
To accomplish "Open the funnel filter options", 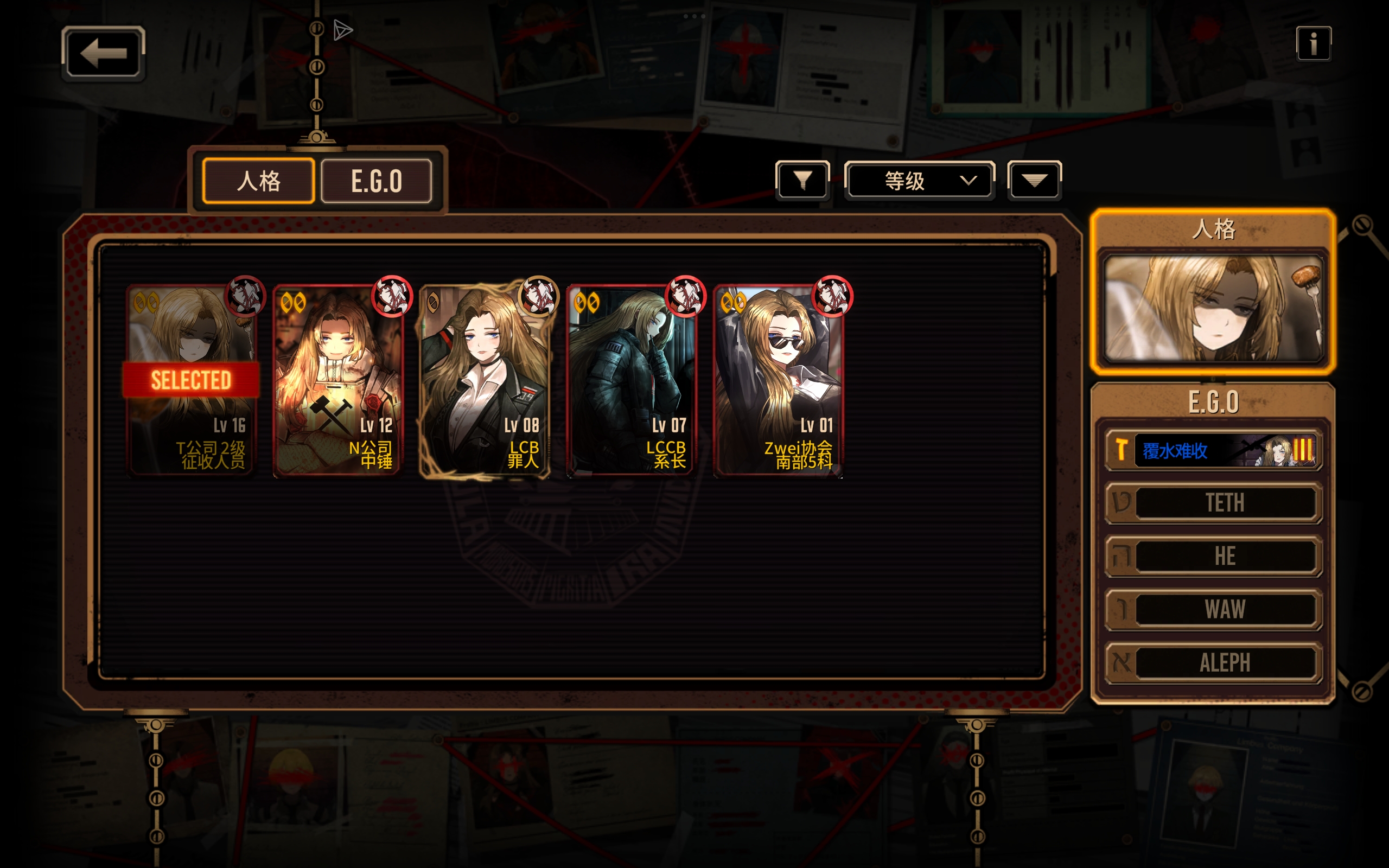I will [802, 181].
